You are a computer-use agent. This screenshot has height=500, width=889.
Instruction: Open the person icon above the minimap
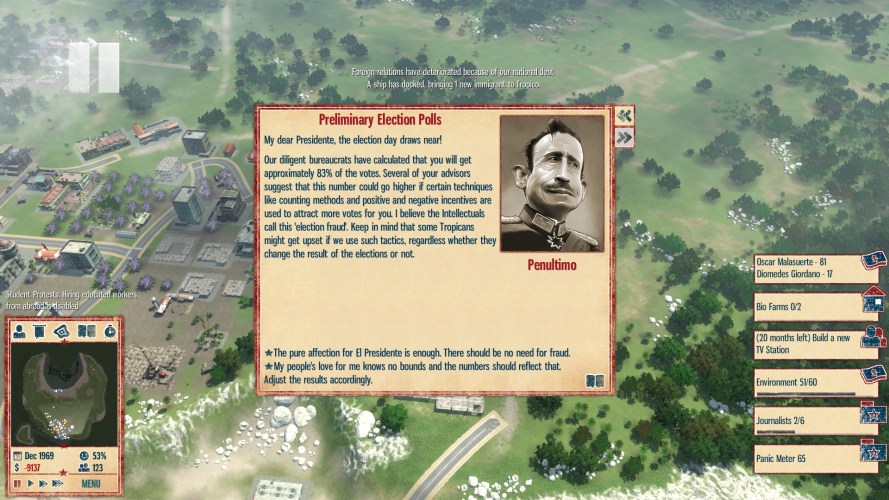pos(20,331)
